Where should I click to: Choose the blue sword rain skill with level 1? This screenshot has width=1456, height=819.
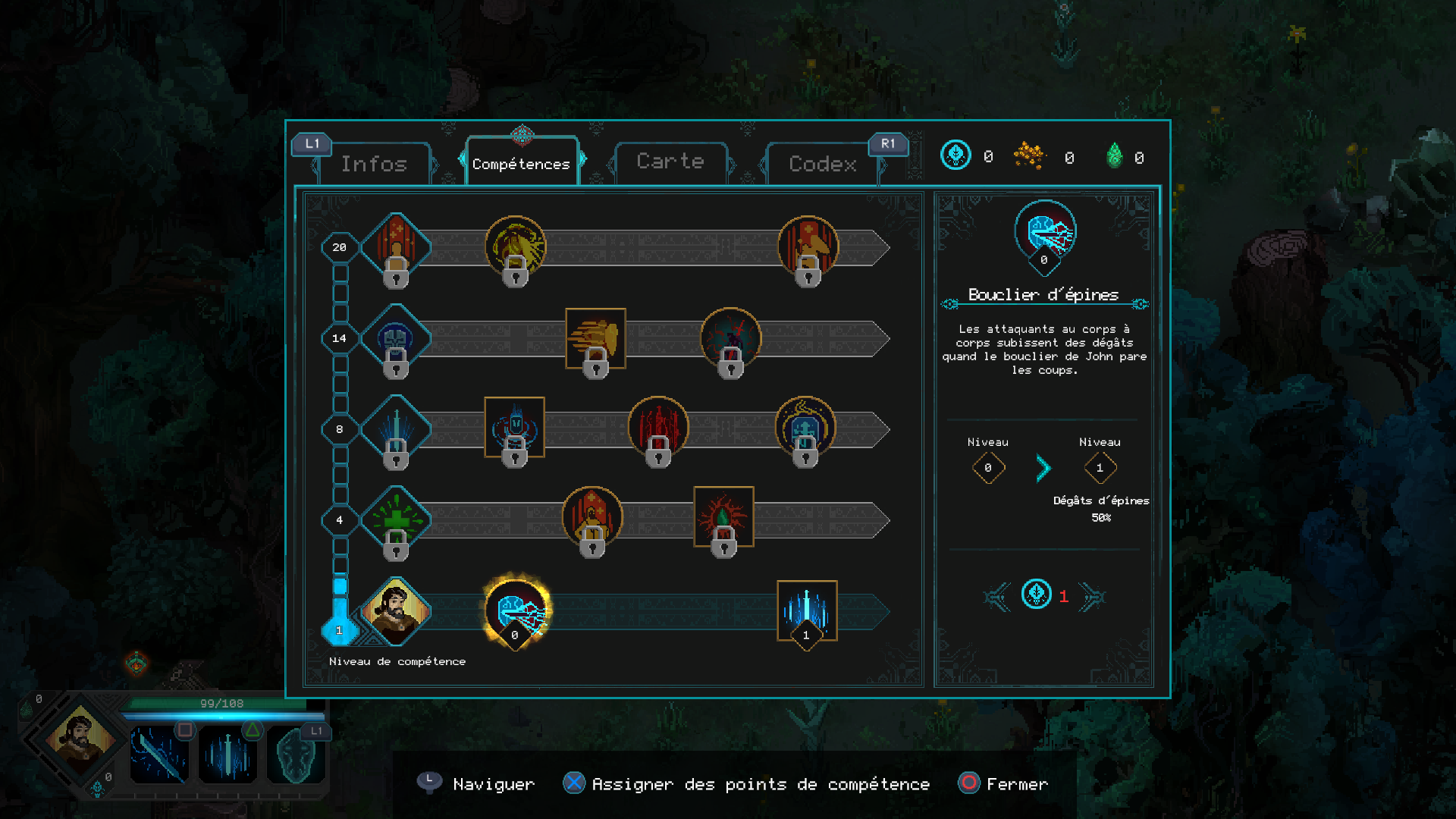tap(807, 610)
